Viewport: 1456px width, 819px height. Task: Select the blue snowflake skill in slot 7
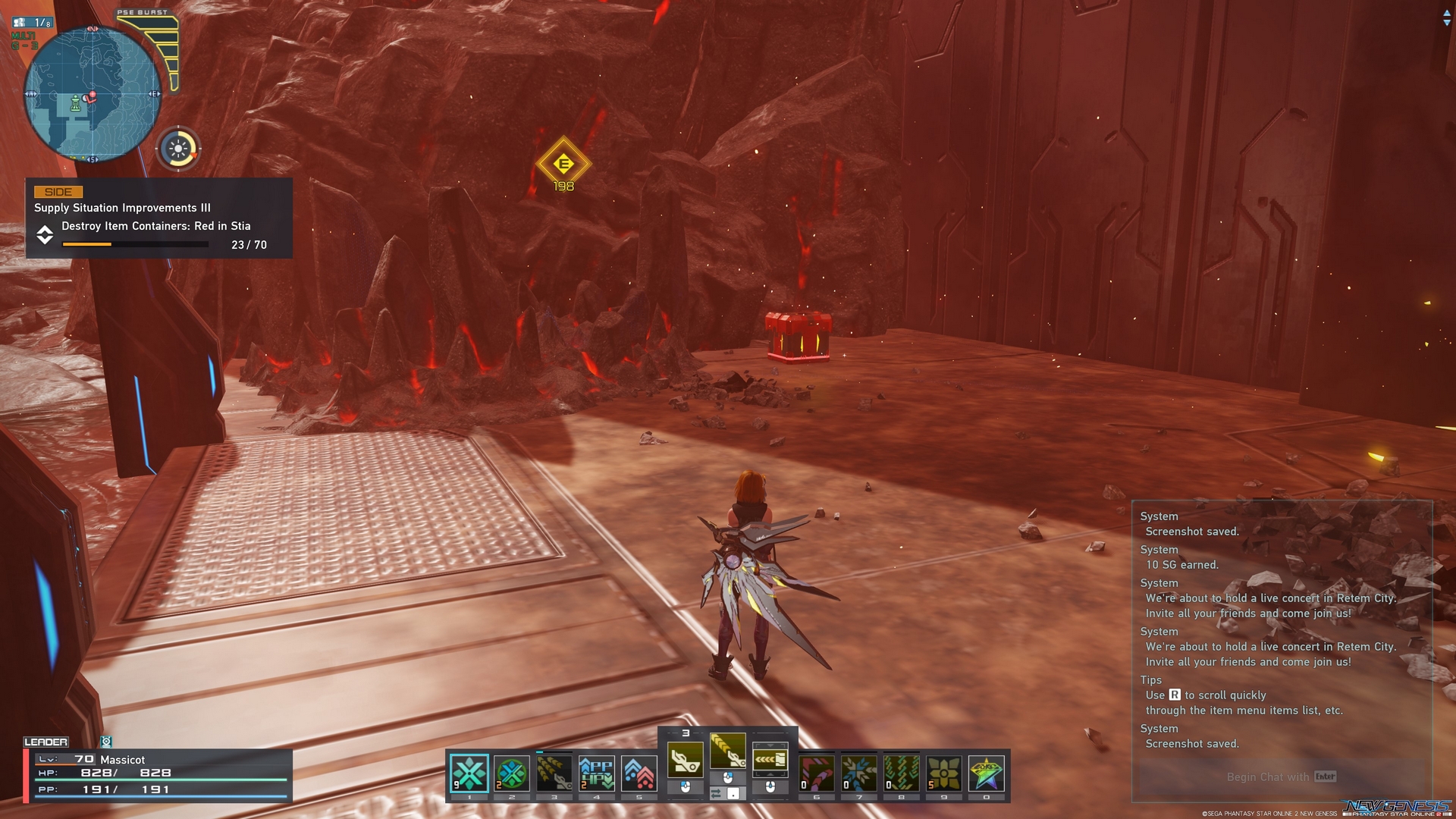[858, 773]
